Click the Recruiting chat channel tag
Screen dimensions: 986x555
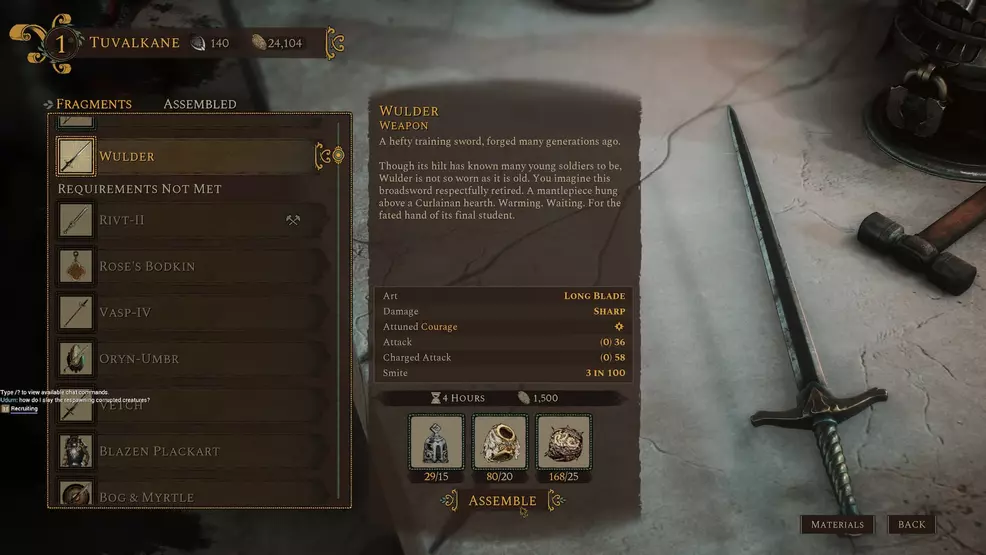pos(24,409)
